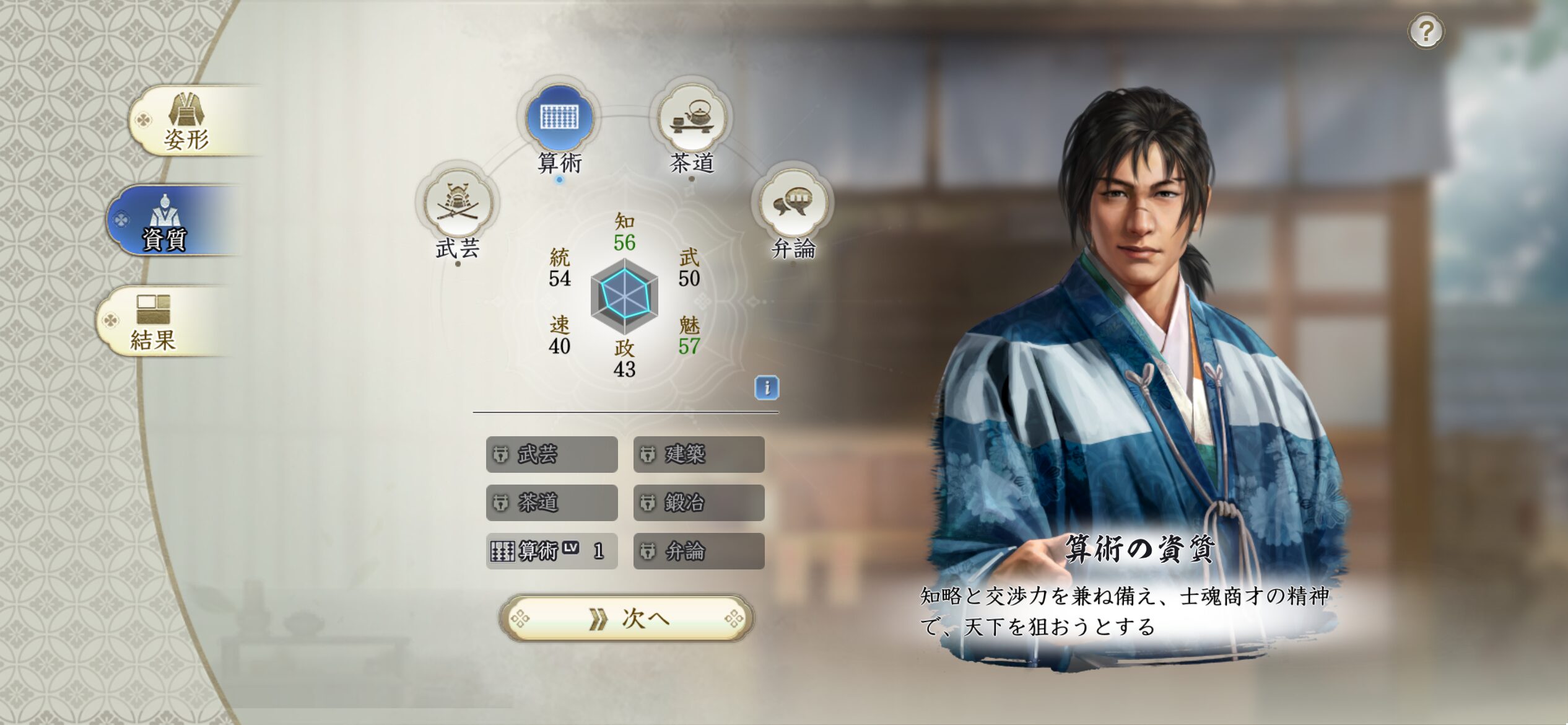Select the locked 茶道 skill slot

click(x=552, y=503)
